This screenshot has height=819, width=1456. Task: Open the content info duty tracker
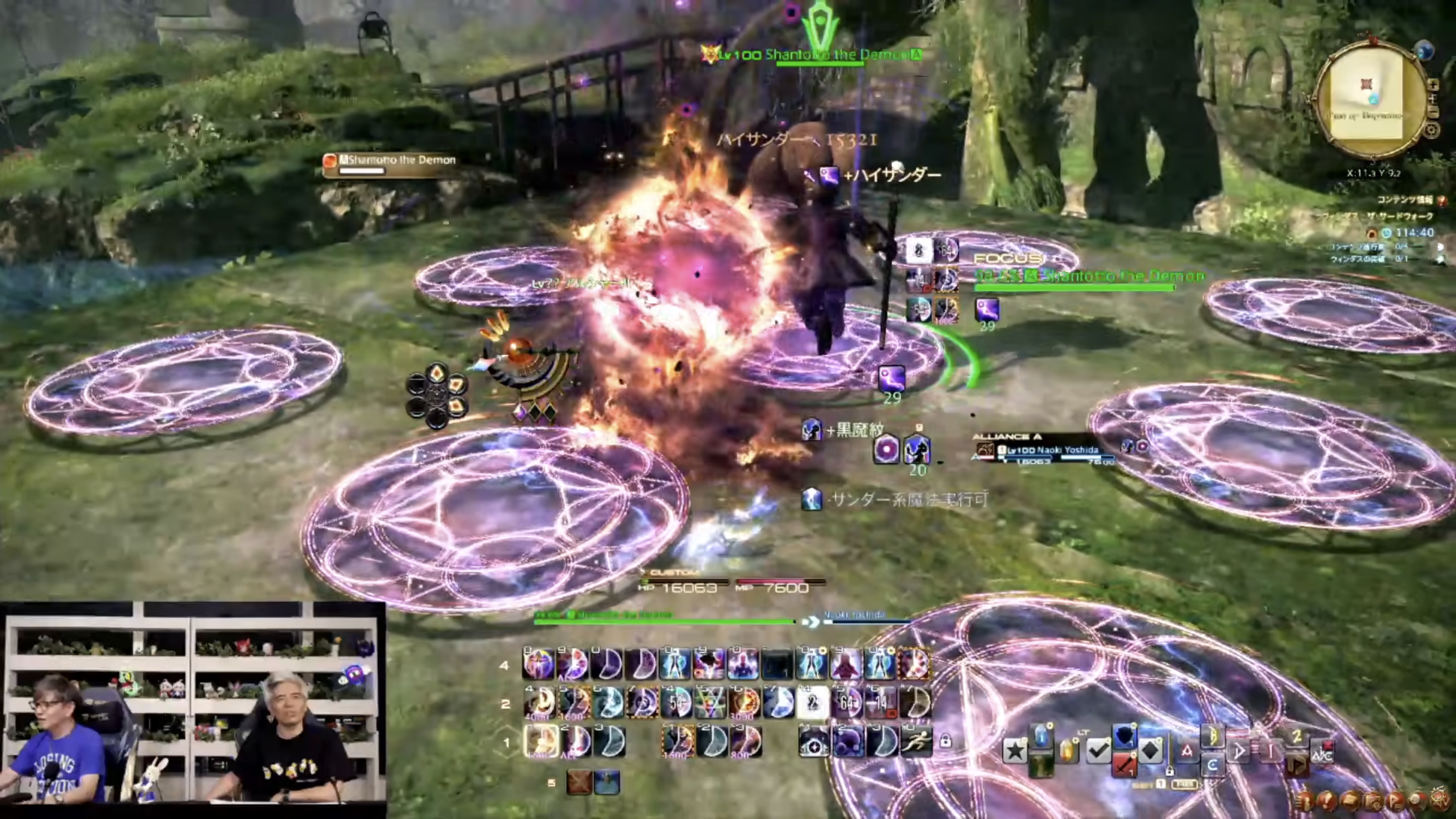point(1407,200)
